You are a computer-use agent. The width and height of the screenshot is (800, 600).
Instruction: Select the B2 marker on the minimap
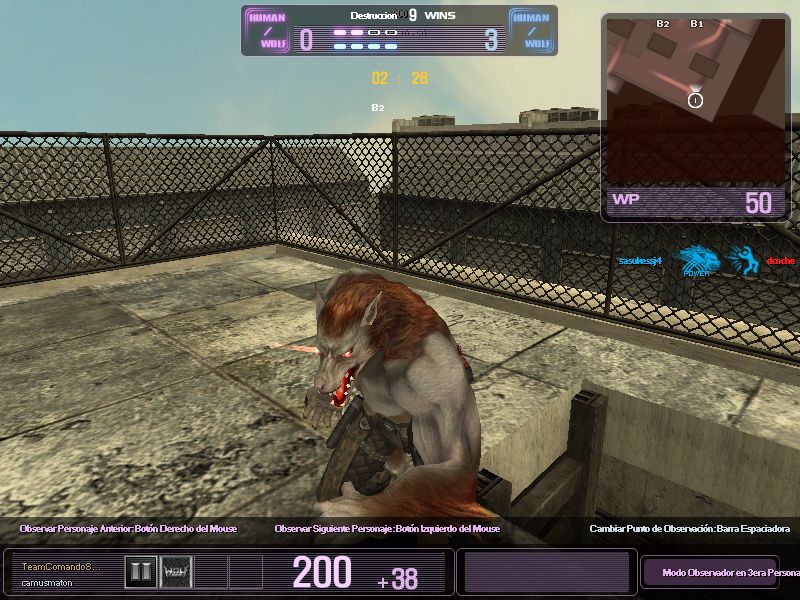(x=663, y=23)
